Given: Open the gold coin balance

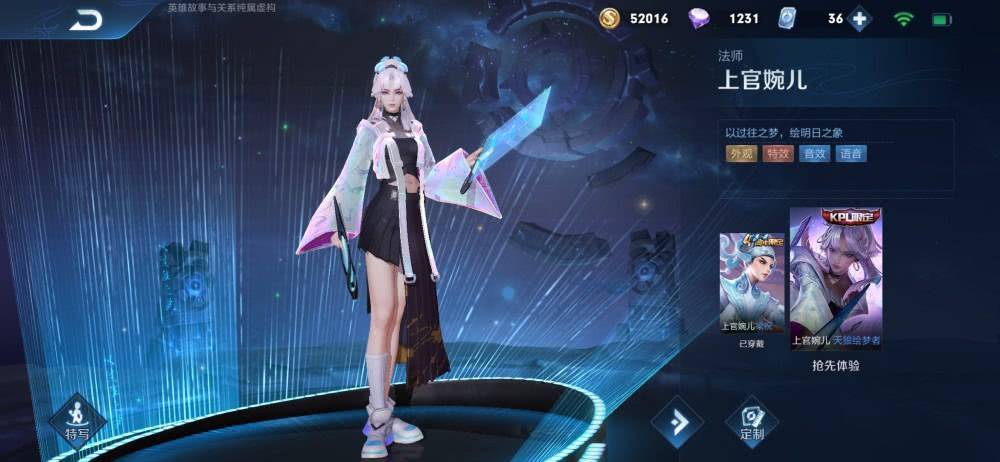Looking at the screenshot, I should point(633,19).
